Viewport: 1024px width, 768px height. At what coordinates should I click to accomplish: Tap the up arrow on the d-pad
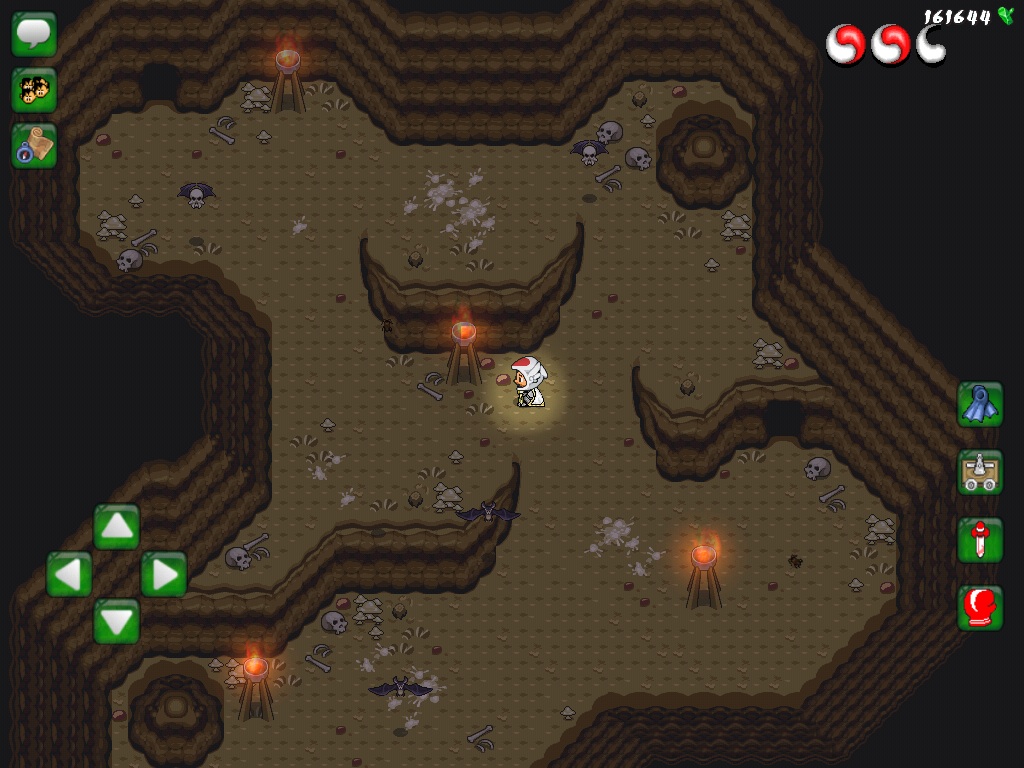[116, 526]
